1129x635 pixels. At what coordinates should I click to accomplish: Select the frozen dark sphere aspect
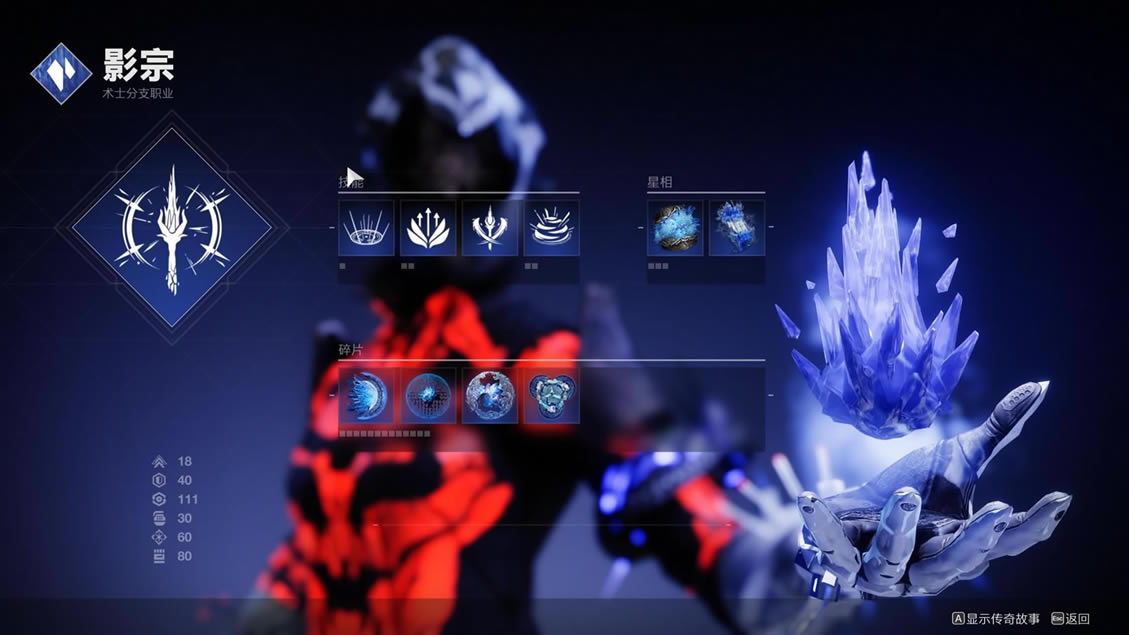675,228
